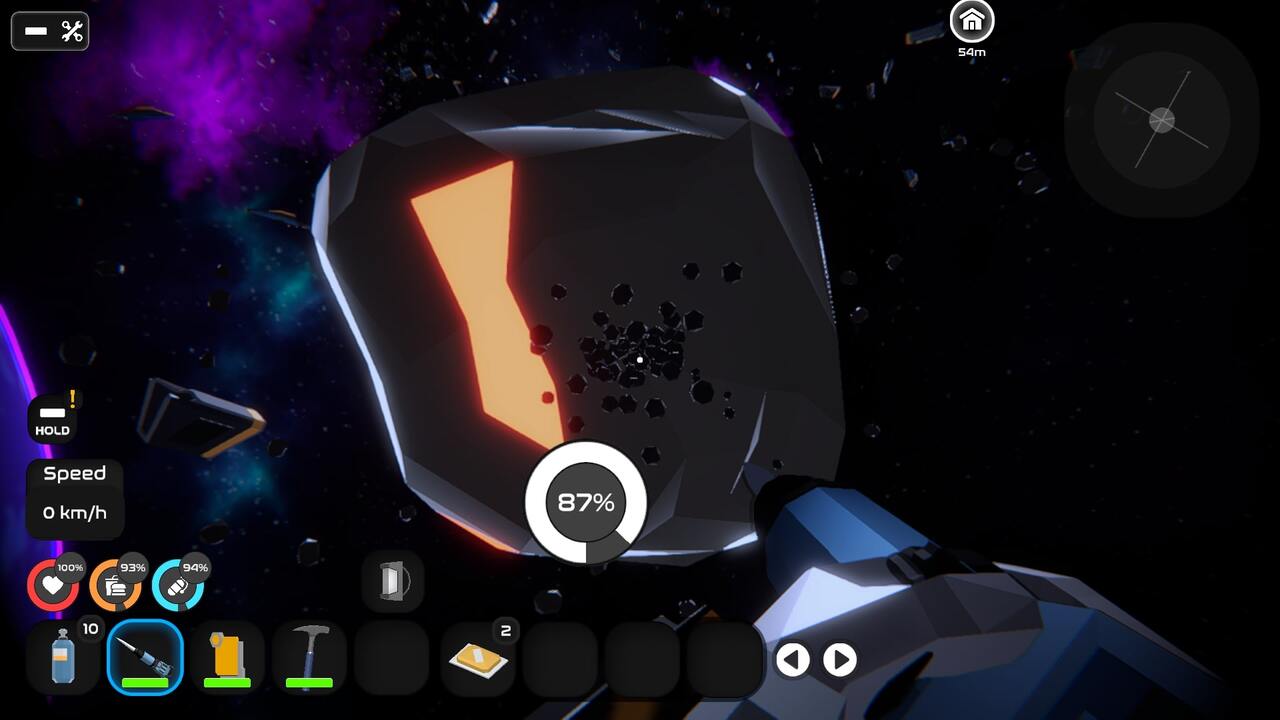Select the bandage item stack of 2

coord(478,658)
